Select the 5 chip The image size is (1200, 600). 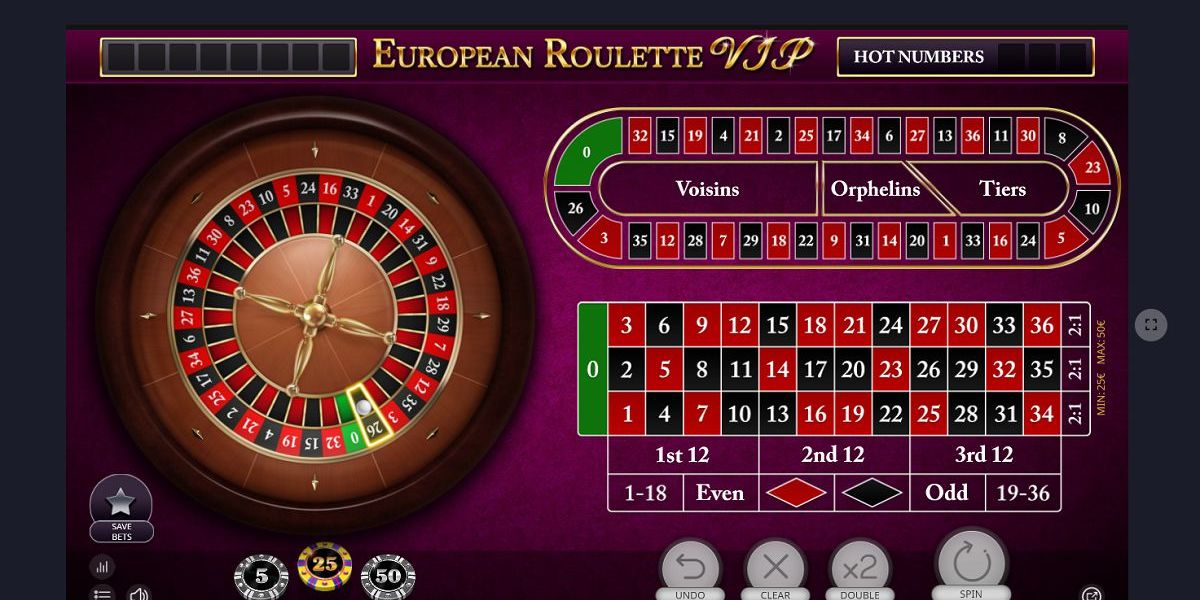(261, 576)
